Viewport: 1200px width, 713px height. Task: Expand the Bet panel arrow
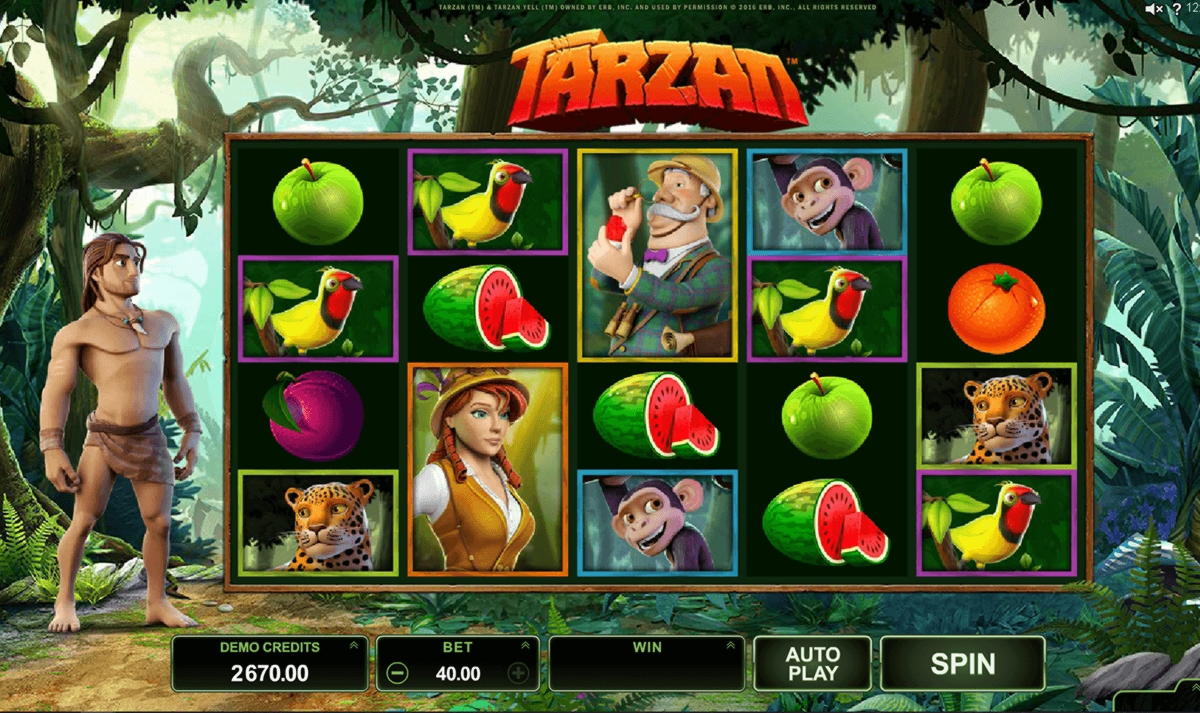(x=526, y=647)
